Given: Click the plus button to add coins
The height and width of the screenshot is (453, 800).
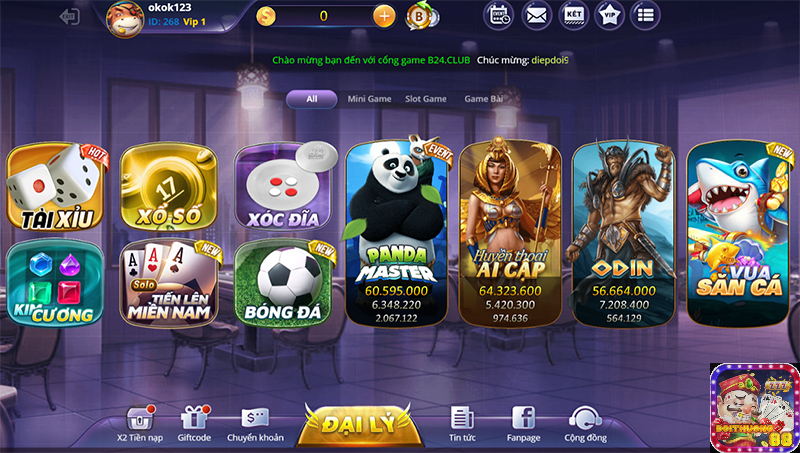Looking at the screenshot, I should (383, 16).
